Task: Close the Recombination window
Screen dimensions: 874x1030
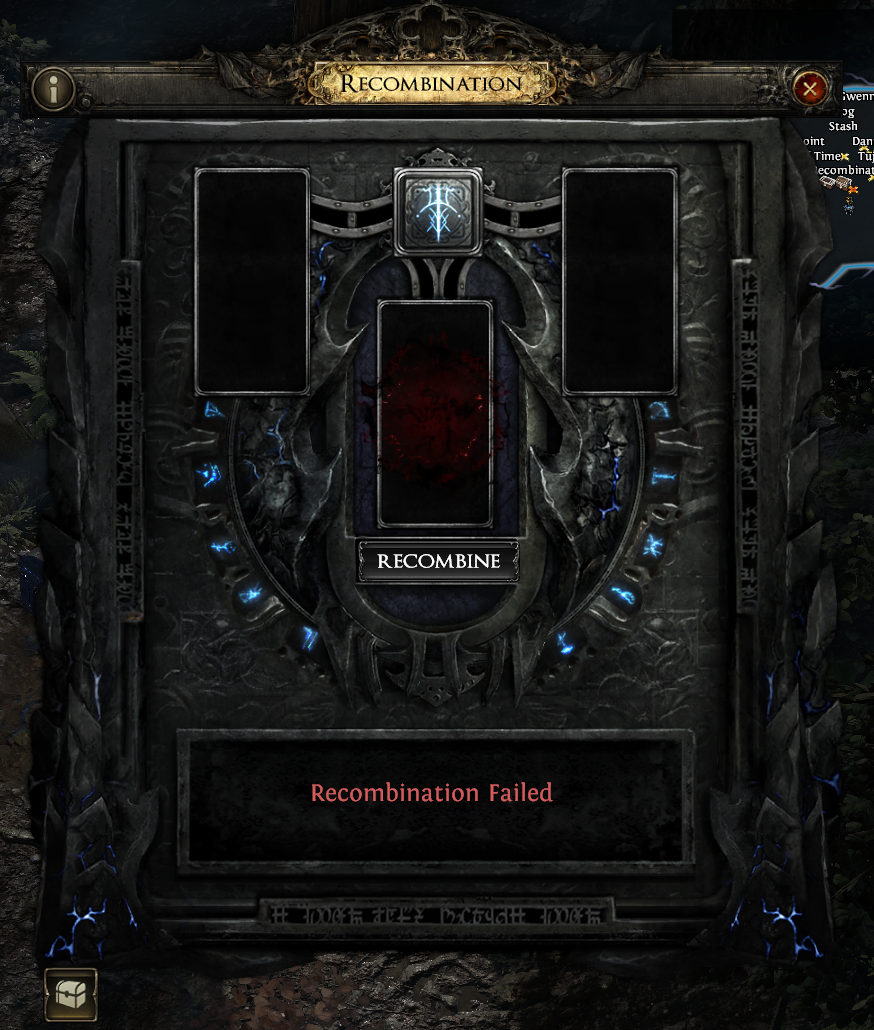Action: (810, 89)
